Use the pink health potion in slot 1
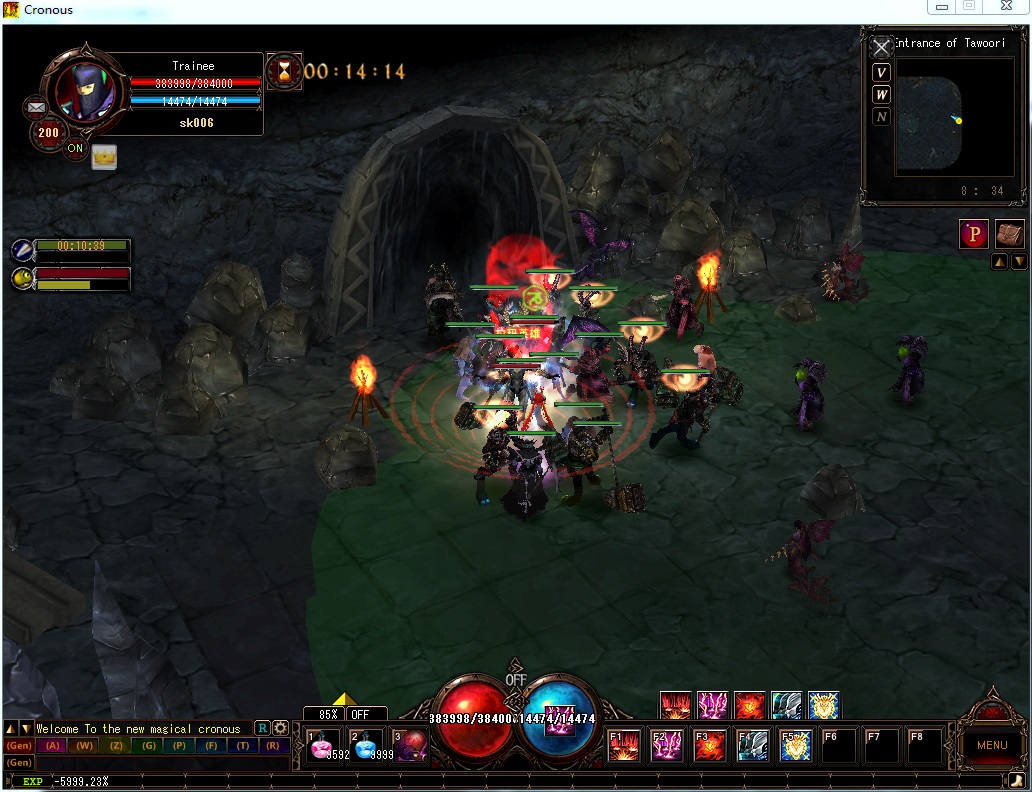 click(324, 746)
